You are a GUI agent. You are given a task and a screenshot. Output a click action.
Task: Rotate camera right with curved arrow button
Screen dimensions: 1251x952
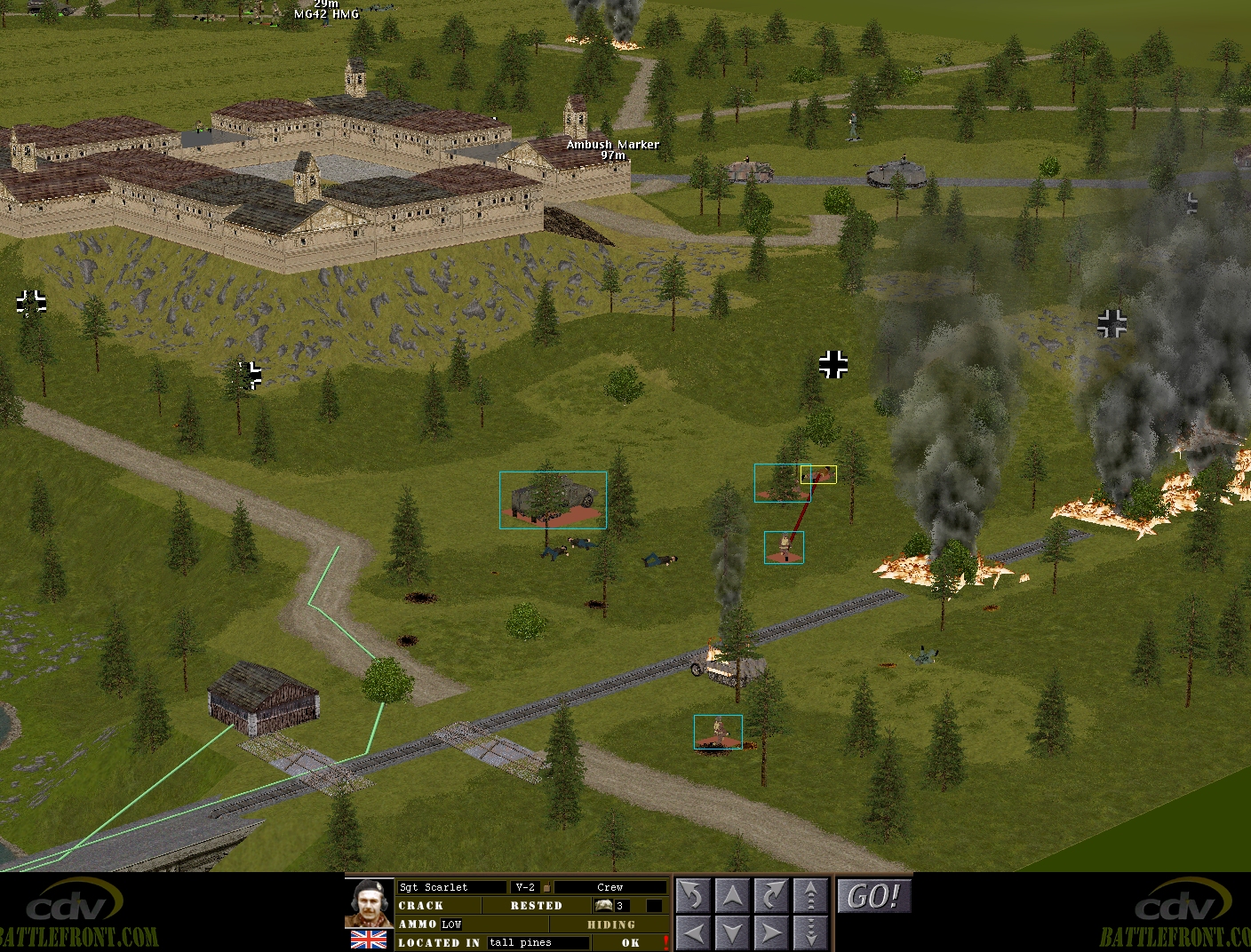click(x=770, y=896)
